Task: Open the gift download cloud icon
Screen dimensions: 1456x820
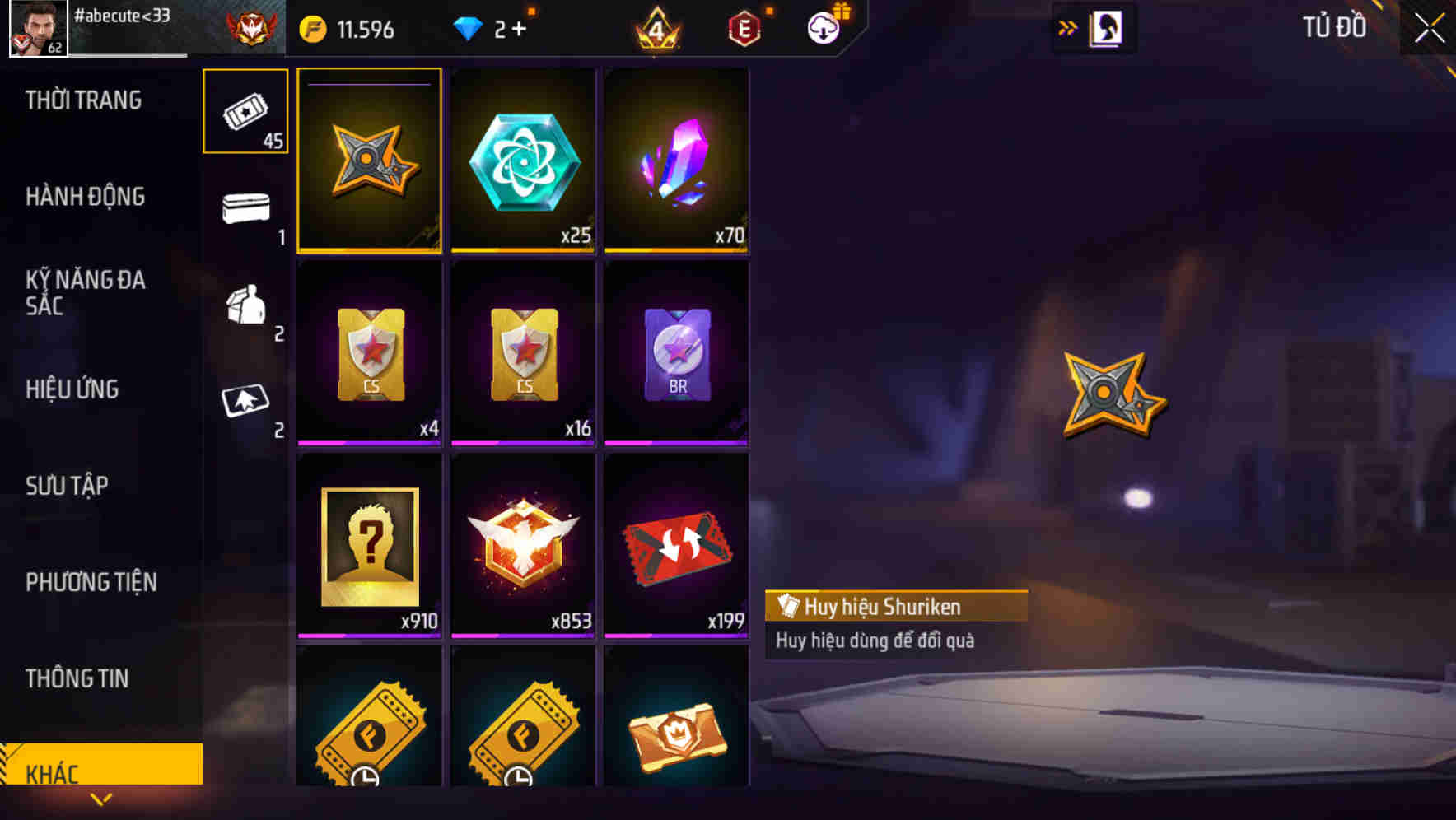Action: (823, 27)
